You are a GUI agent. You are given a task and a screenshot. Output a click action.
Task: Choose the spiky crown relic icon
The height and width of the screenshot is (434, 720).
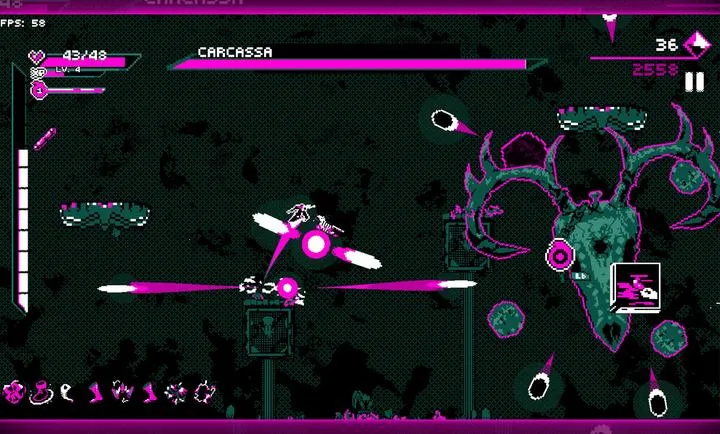pos(124,390)
